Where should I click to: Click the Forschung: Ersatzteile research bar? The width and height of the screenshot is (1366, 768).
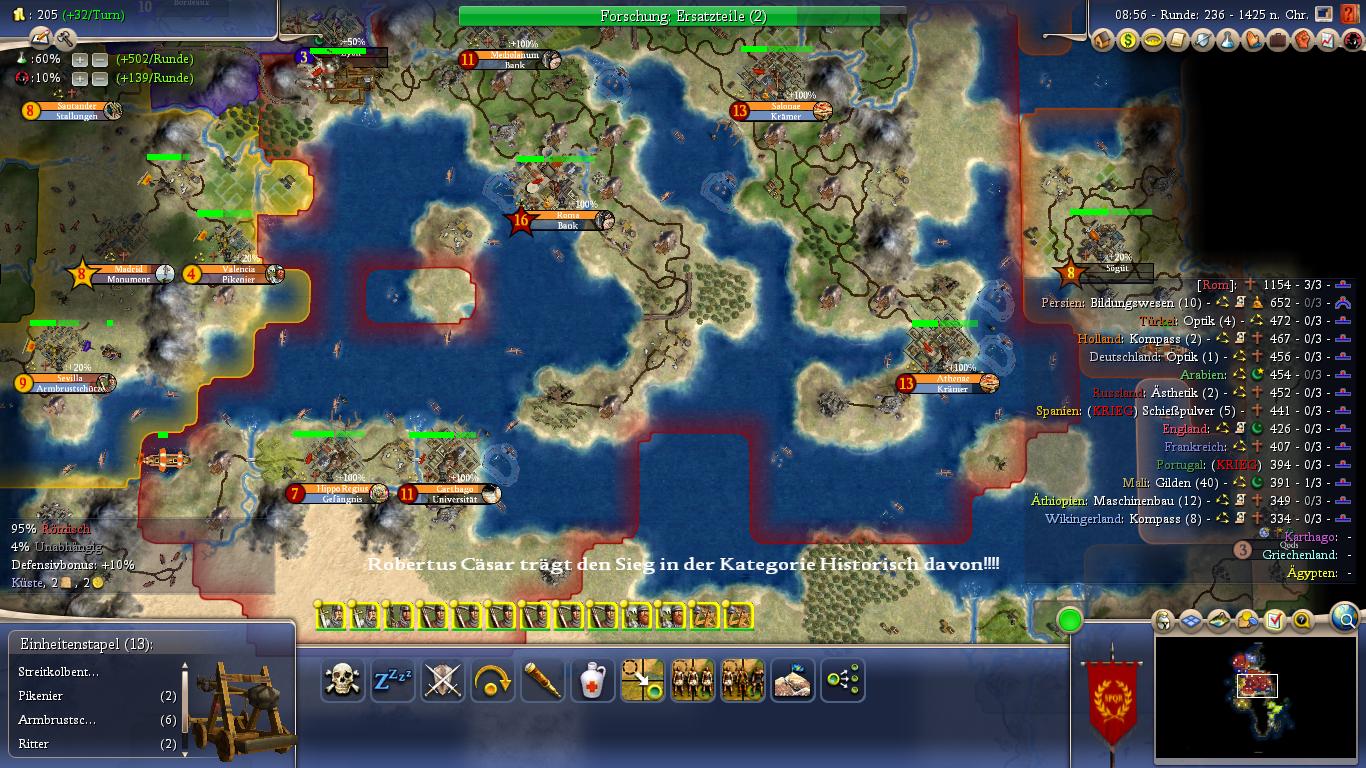(683, 16)
